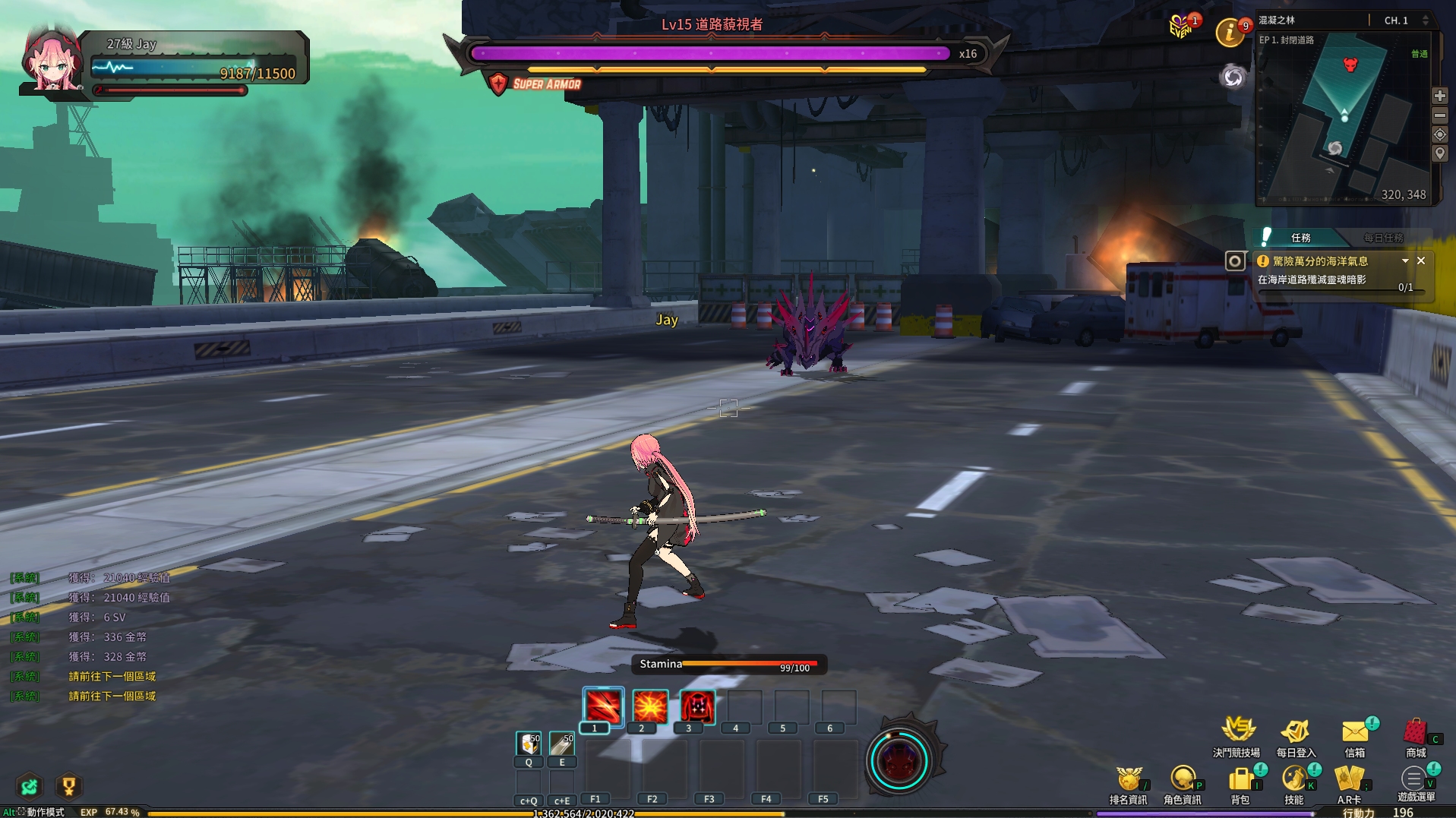Close the tracked quest entry with X

click(x=1421, y=261)
